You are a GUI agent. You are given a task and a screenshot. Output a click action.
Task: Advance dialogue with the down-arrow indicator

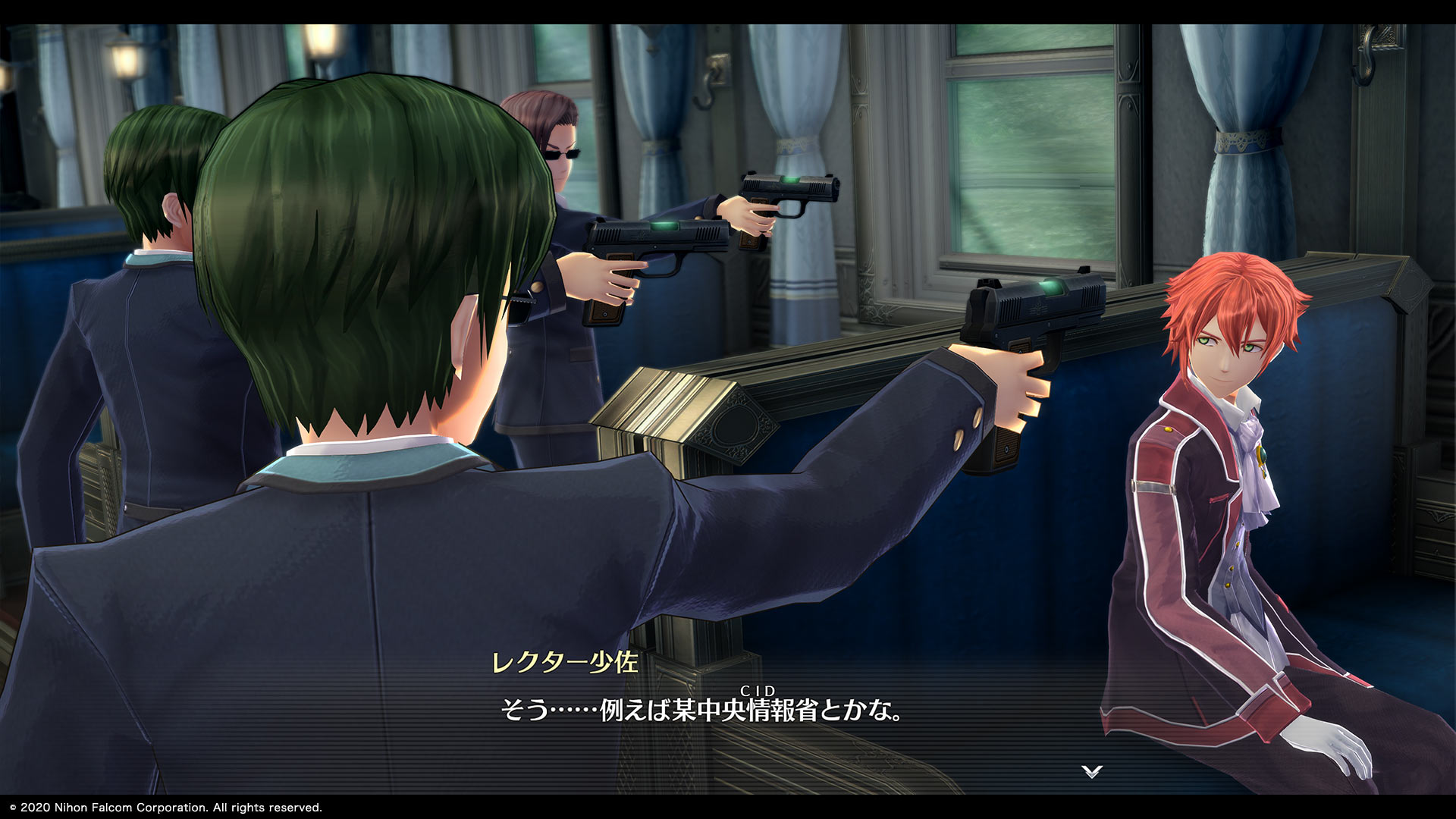click(x=1091, y=771)
